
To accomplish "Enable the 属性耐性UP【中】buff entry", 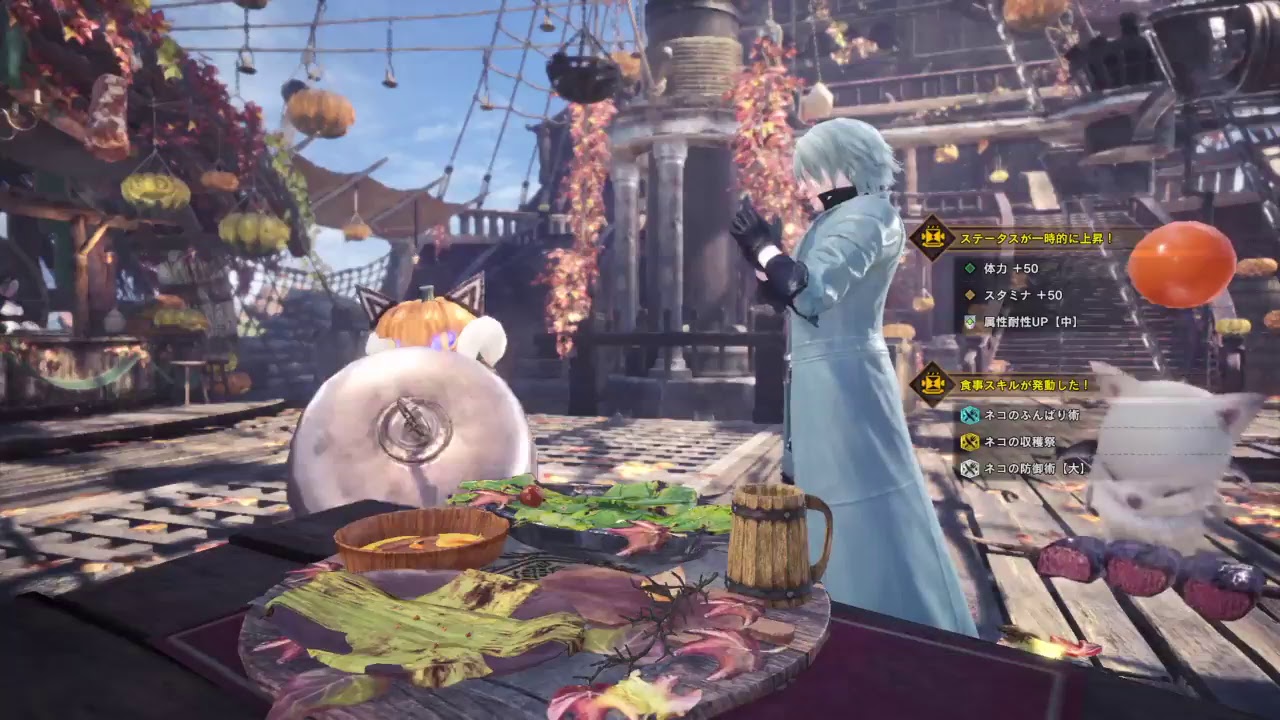I will pos(1030,322).
